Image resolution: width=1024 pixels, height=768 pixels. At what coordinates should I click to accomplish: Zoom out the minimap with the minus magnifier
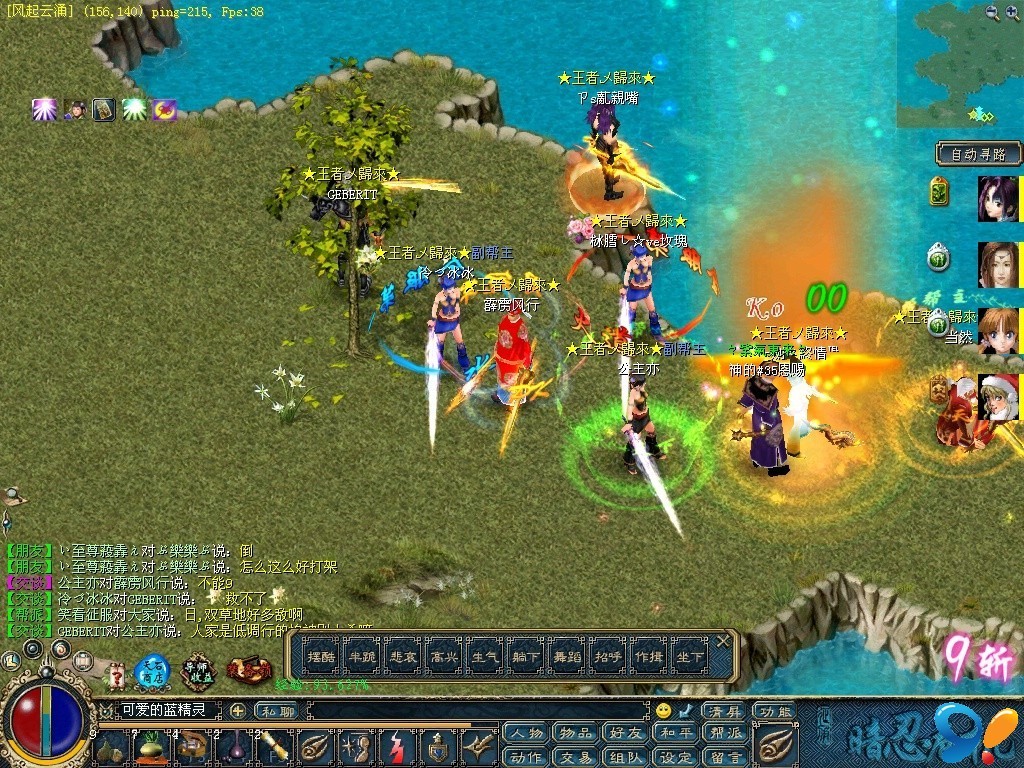click(991, 12)
